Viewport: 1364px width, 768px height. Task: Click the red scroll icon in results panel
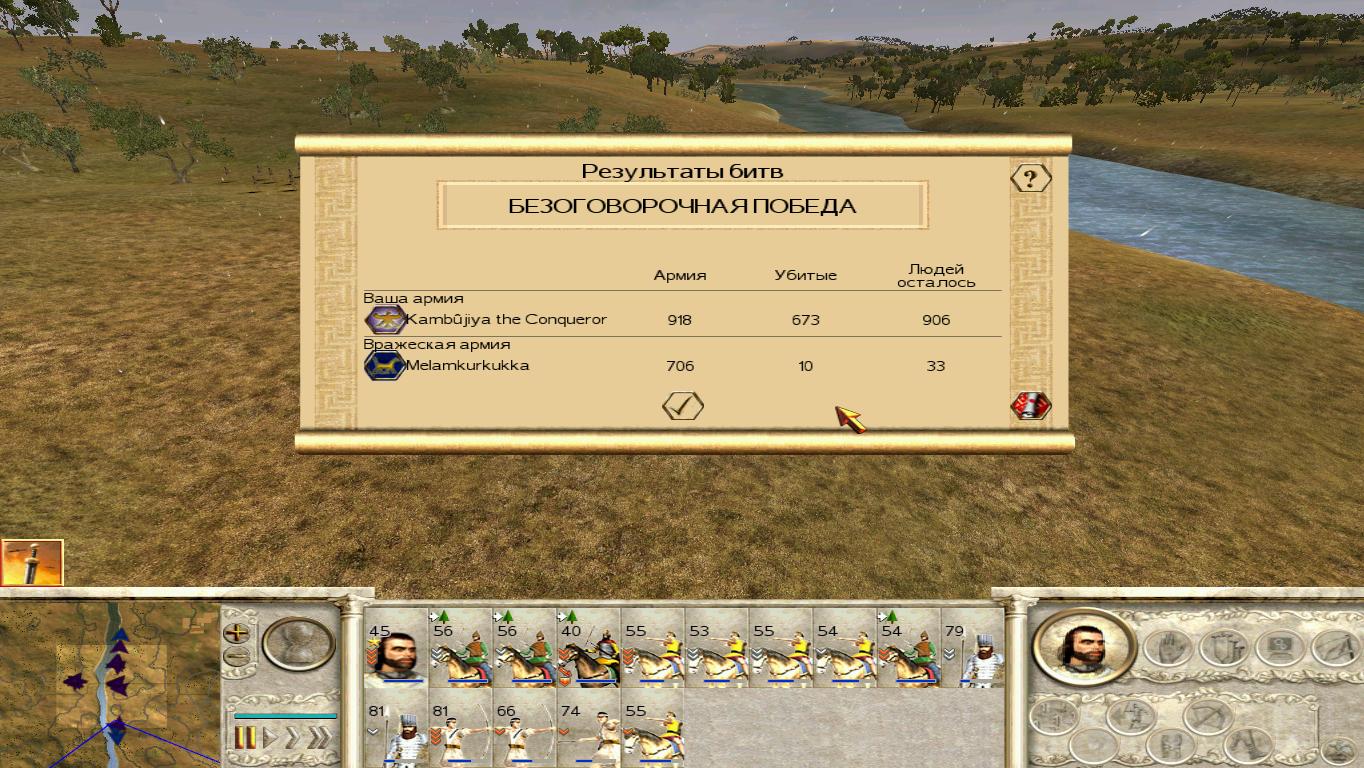coord(1030,405)
